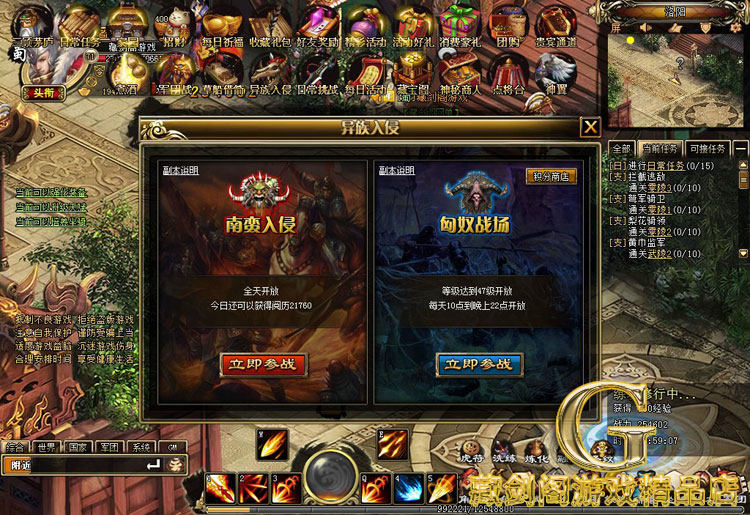Open the 藏宝阁 treasure pavilion icon
Viewport: 750px width, 515px height.
coord(412,72)
